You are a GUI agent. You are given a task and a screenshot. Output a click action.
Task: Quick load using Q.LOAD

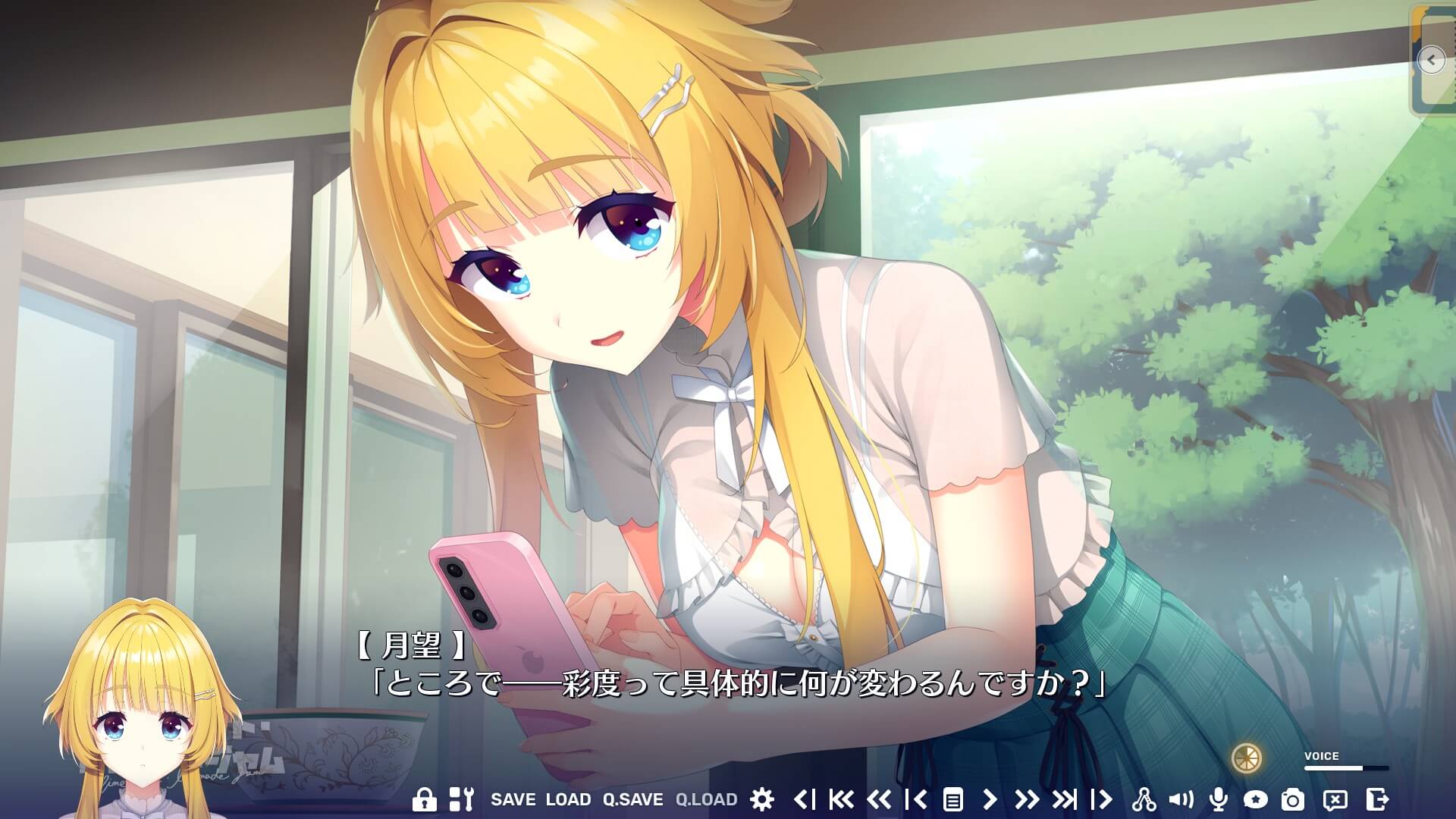click(x=707, y=798)
